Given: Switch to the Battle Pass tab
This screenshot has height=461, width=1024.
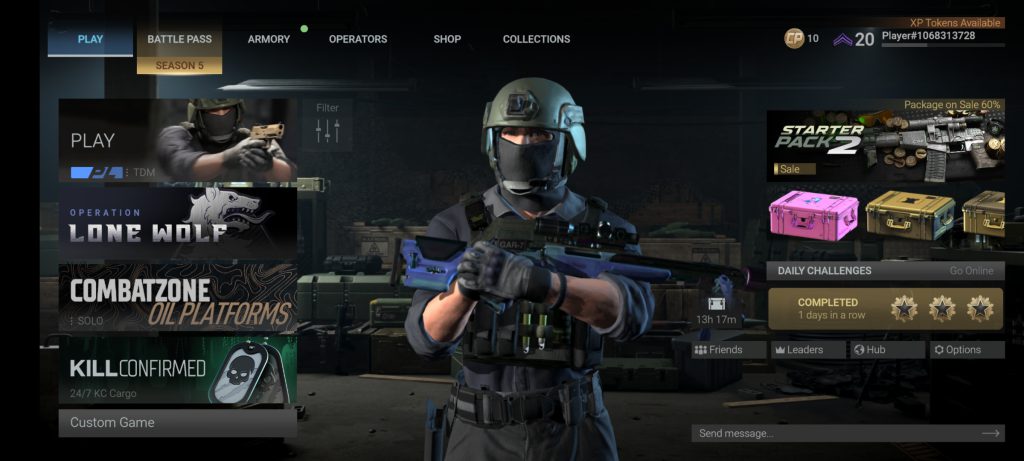Looking at the screenshot, I should click(x=180, y=39).
